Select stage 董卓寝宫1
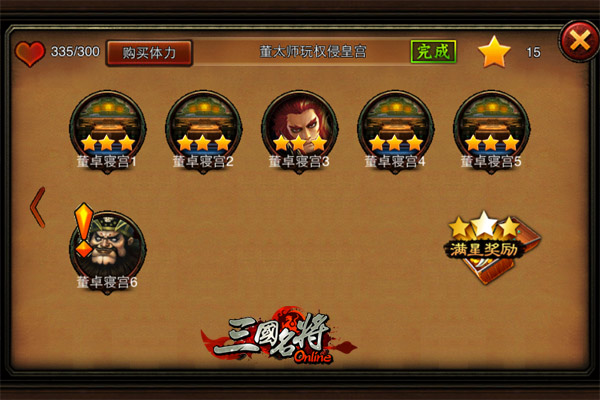Screen dimensions: 600x400 [107, 125]
